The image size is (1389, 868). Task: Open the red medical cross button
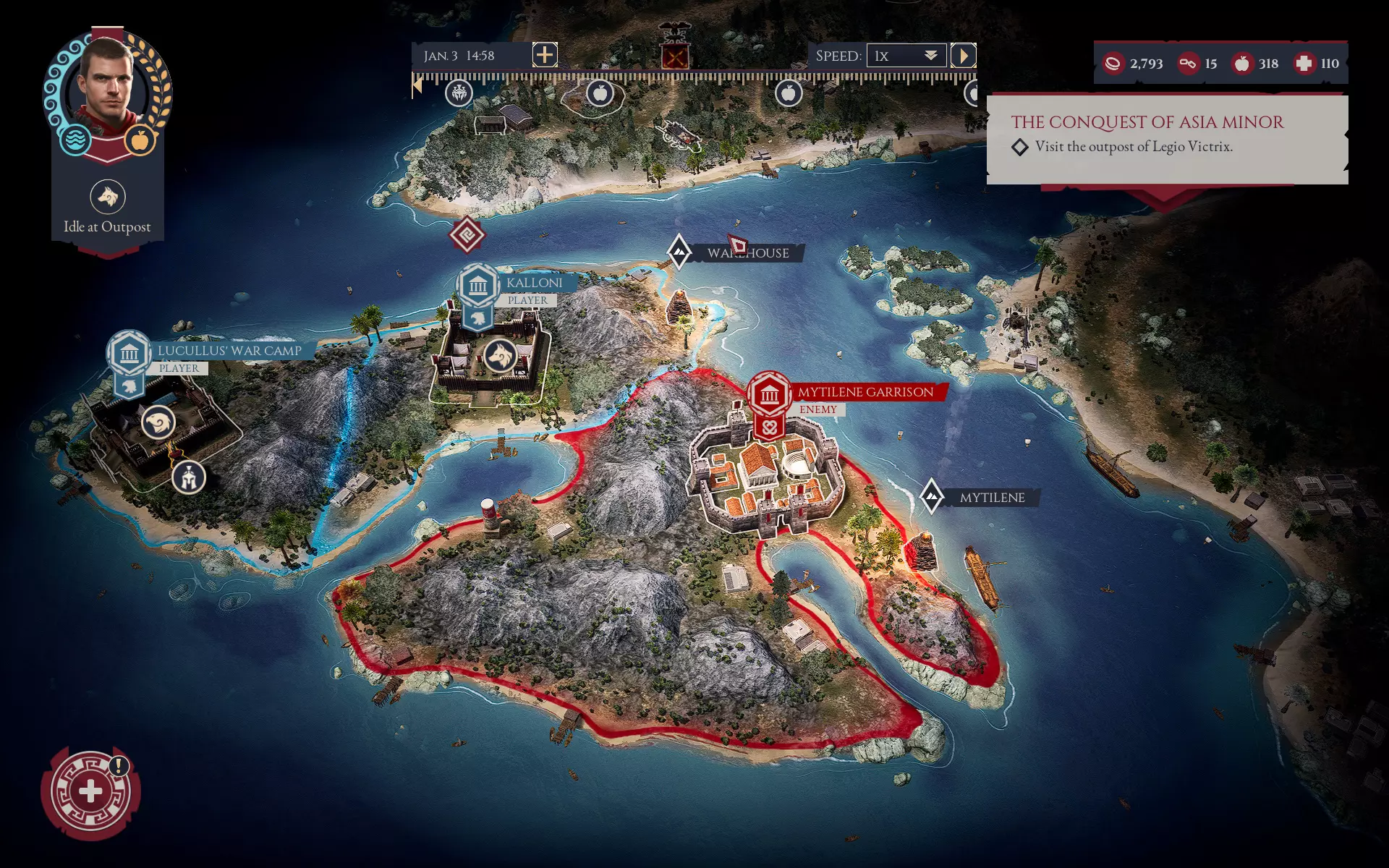pyautogui.click(x=90, y=791)
